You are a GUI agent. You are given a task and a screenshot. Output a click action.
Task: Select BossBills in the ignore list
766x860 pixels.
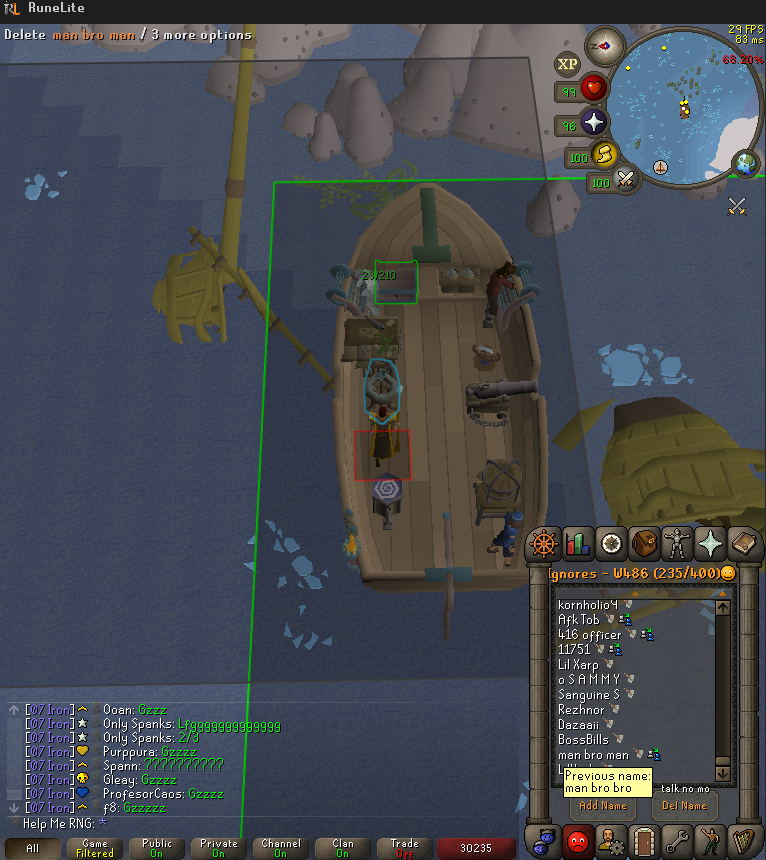pos(583,740)
